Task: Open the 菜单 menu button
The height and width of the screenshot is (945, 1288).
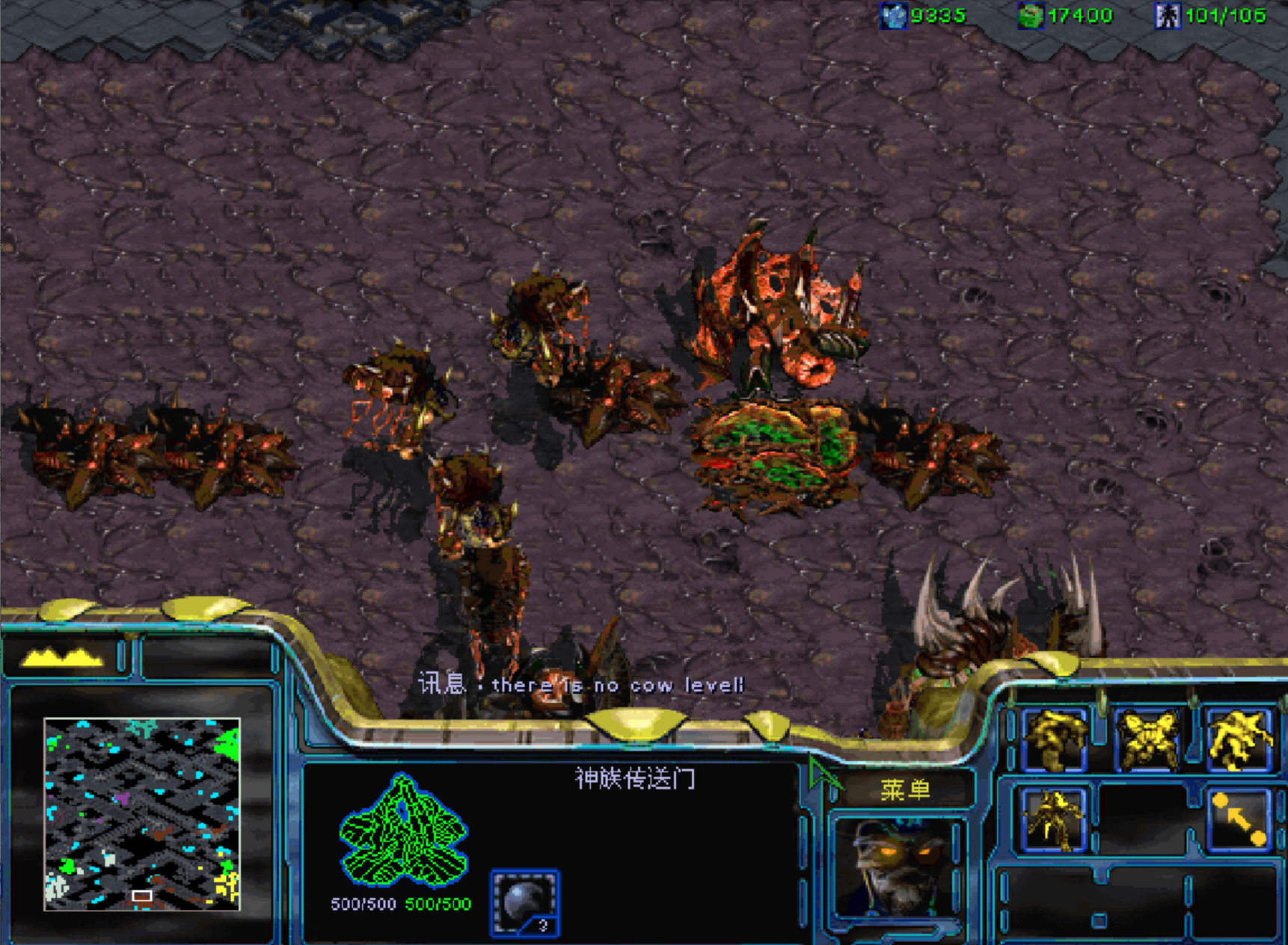Action: click(x=904, y=789)
